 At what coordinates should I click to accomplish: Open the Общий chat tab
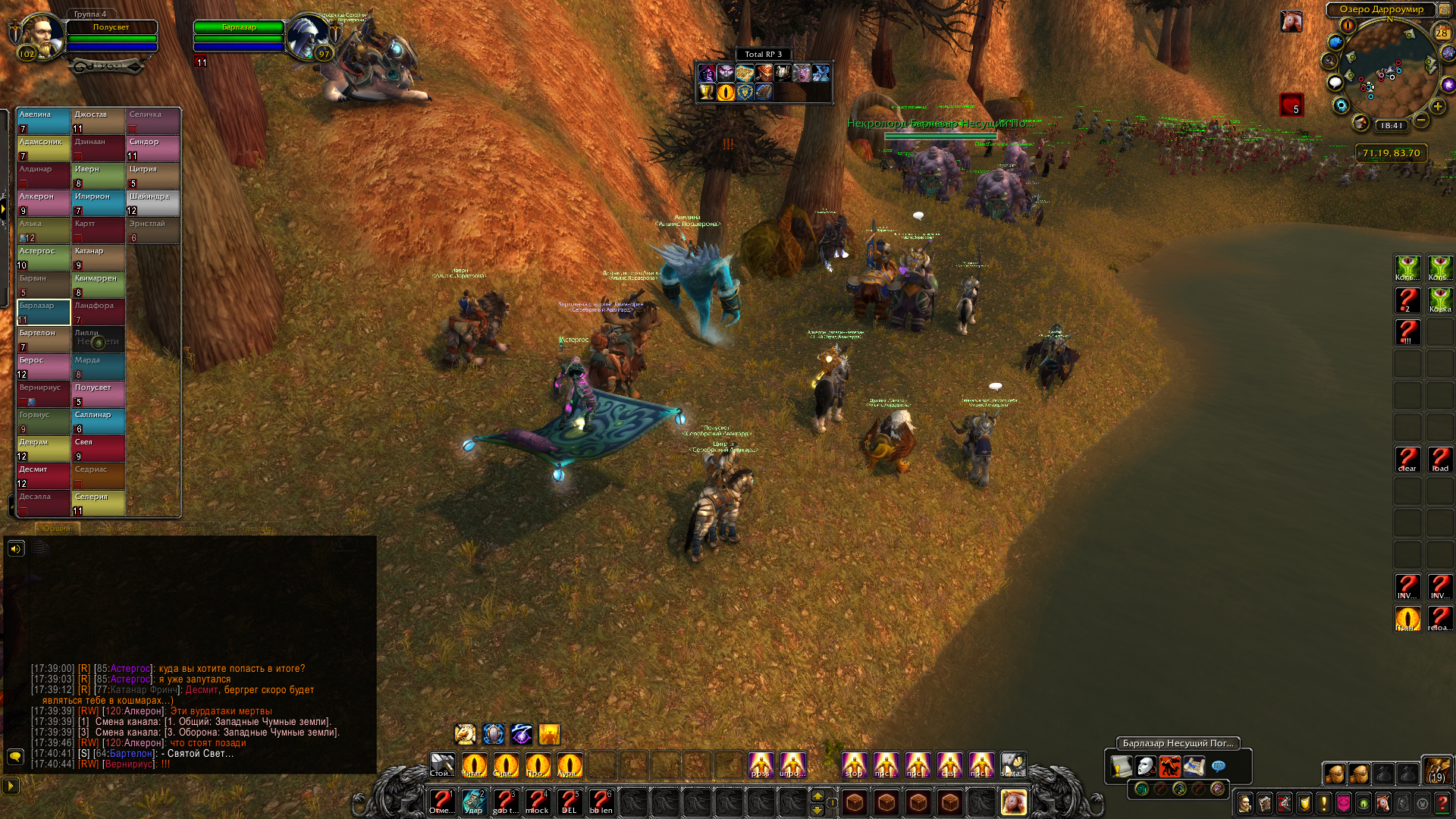56,529
